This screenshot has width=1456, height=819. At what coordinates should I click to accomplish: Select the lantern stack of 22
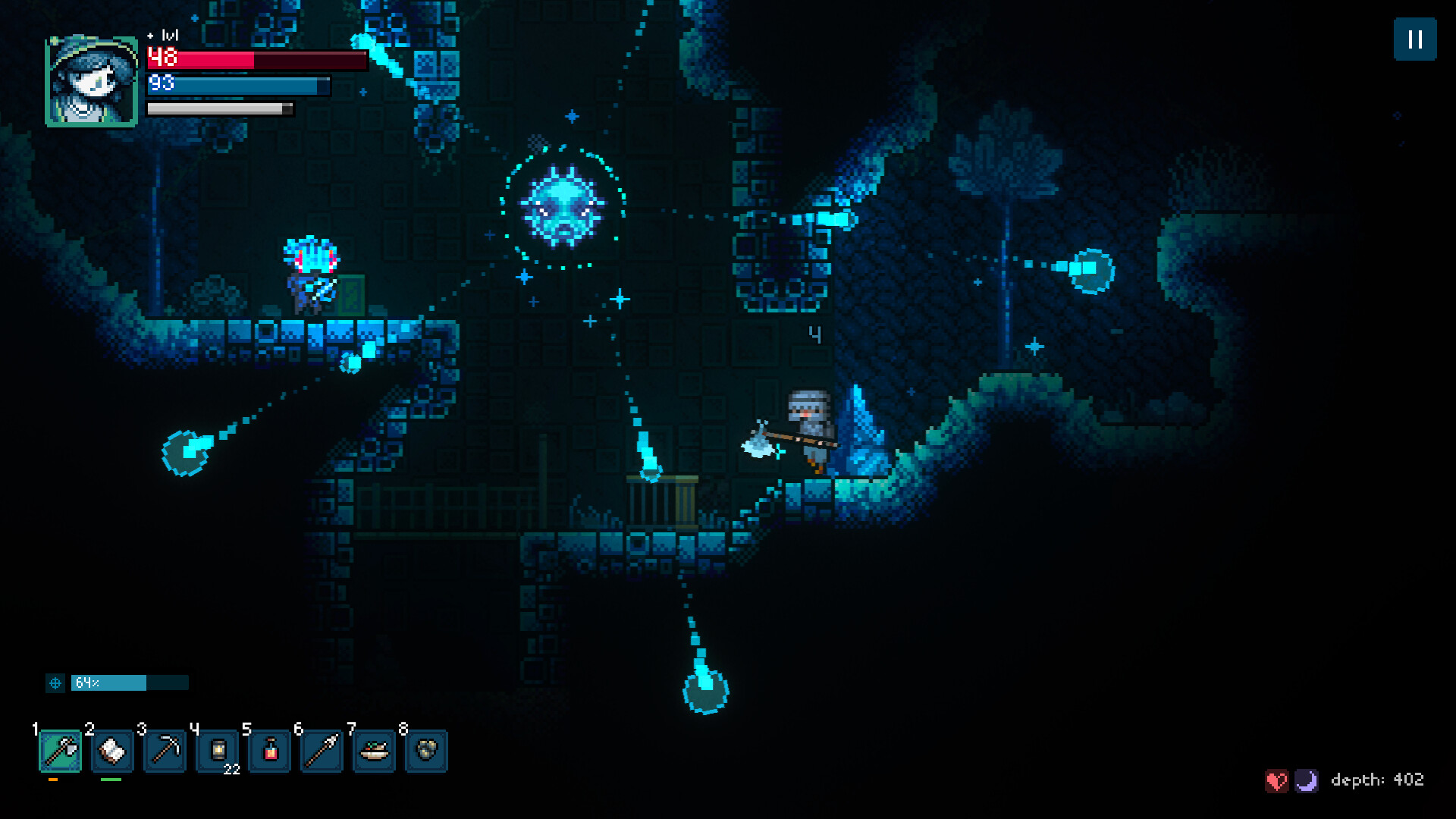click(218, 752)
